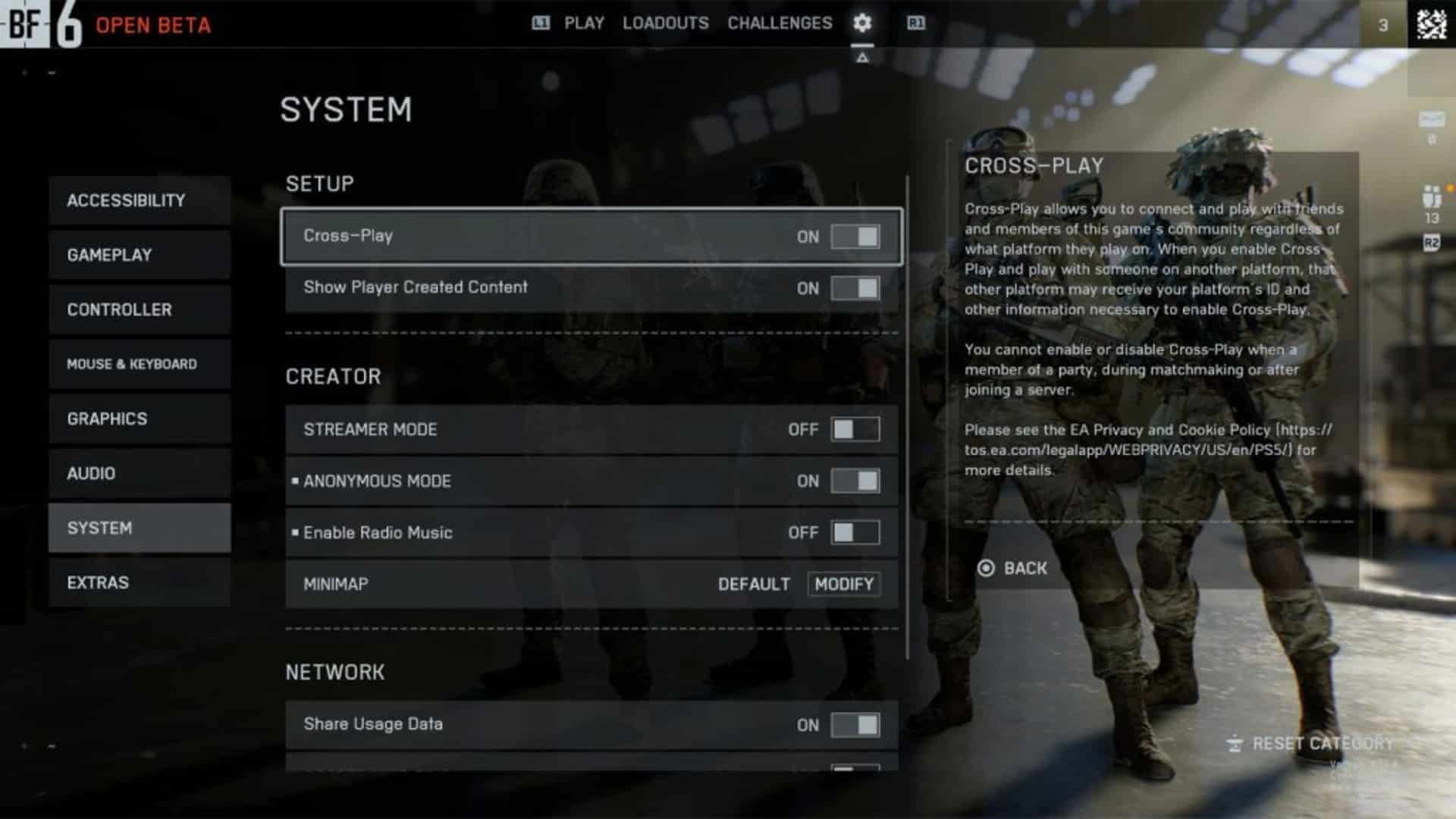The height and width of the screenshot is (819, 1456).
Task: Open the Loadouts menu
Action: click(x=665, y=23)
